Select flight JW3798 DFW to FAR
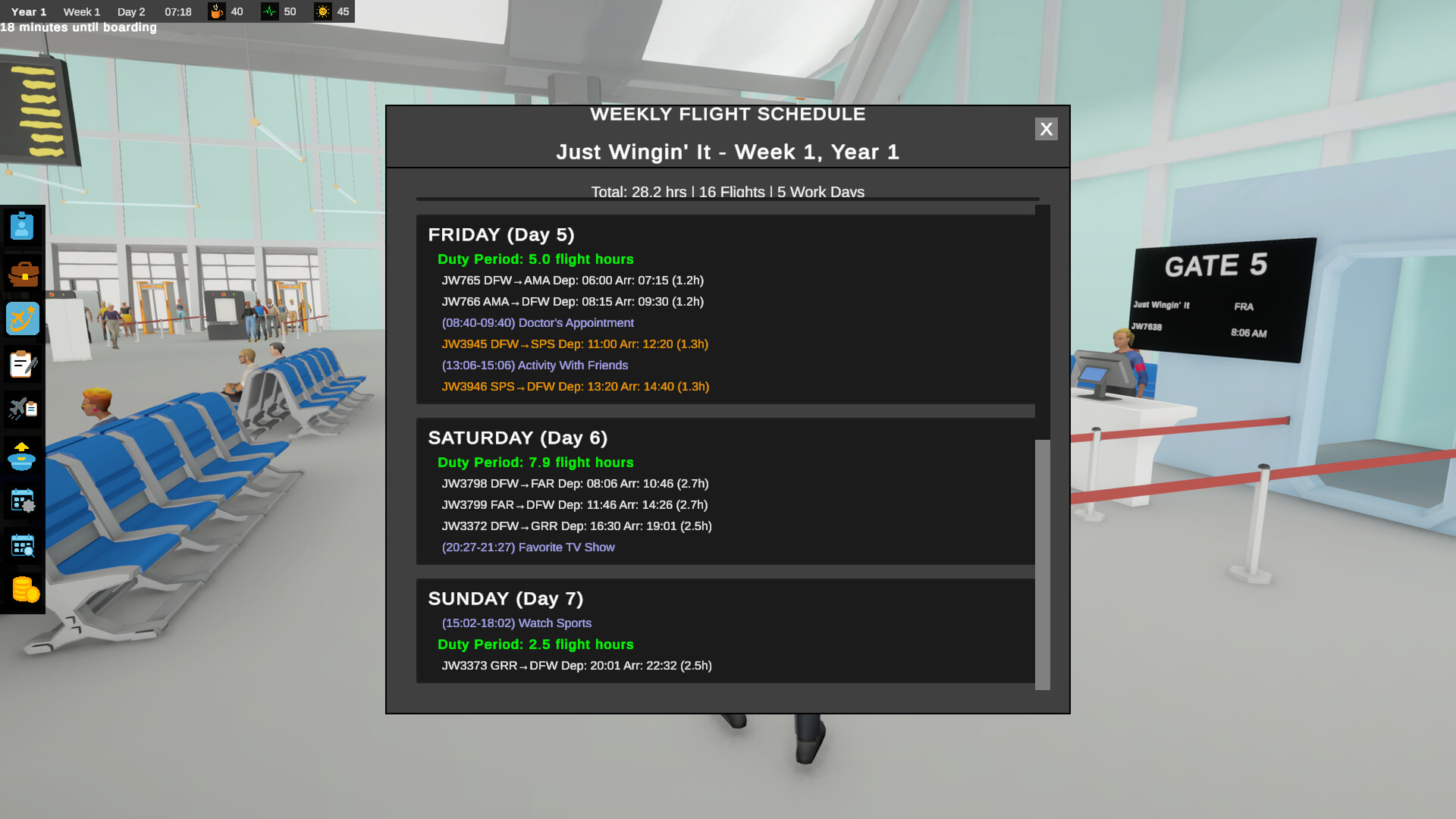 (x=575, y=483)
